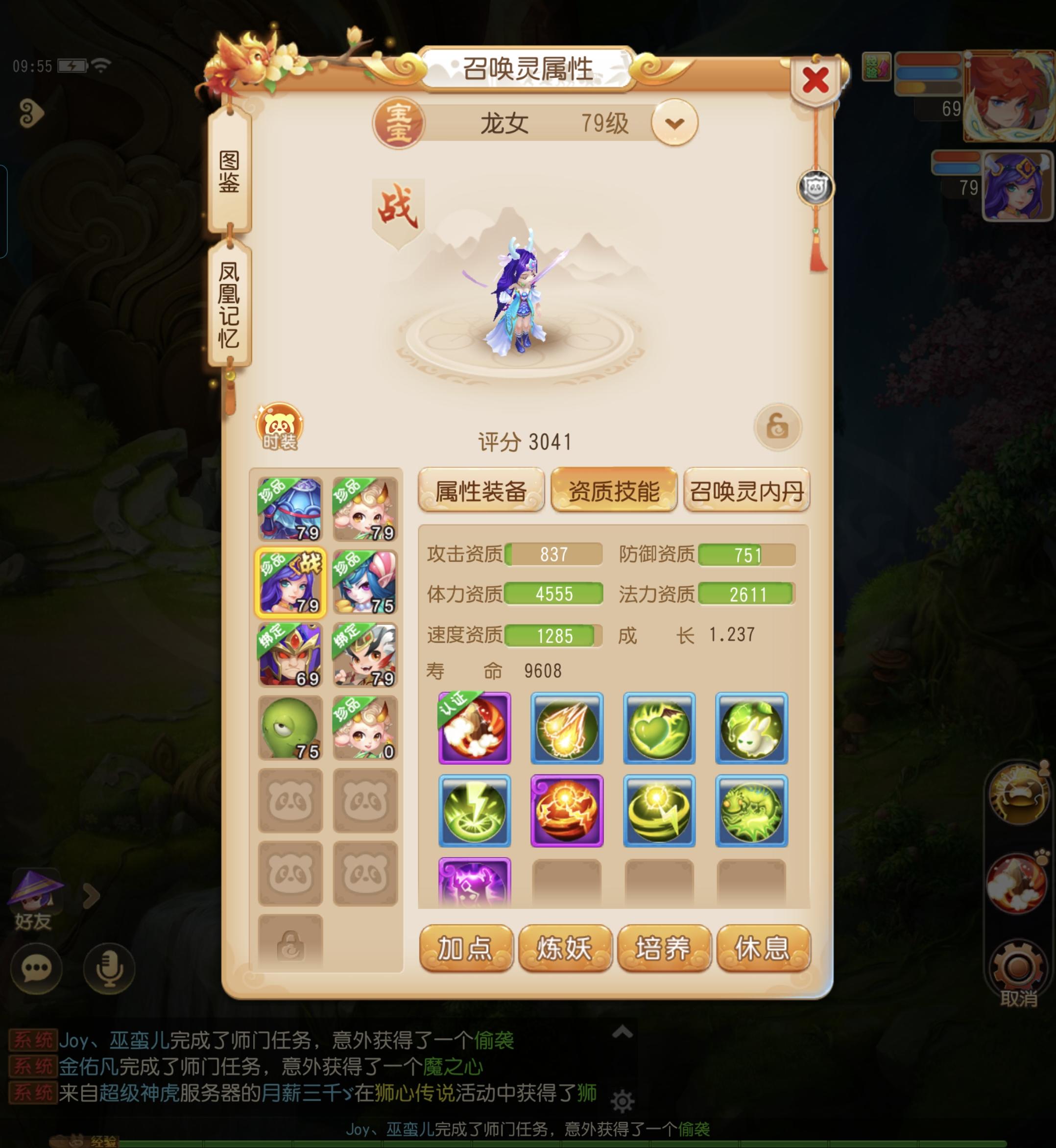Open the rabbit skill icon in skill grid
Viewport: 1056px width, 1148px height.
point(752,730)
